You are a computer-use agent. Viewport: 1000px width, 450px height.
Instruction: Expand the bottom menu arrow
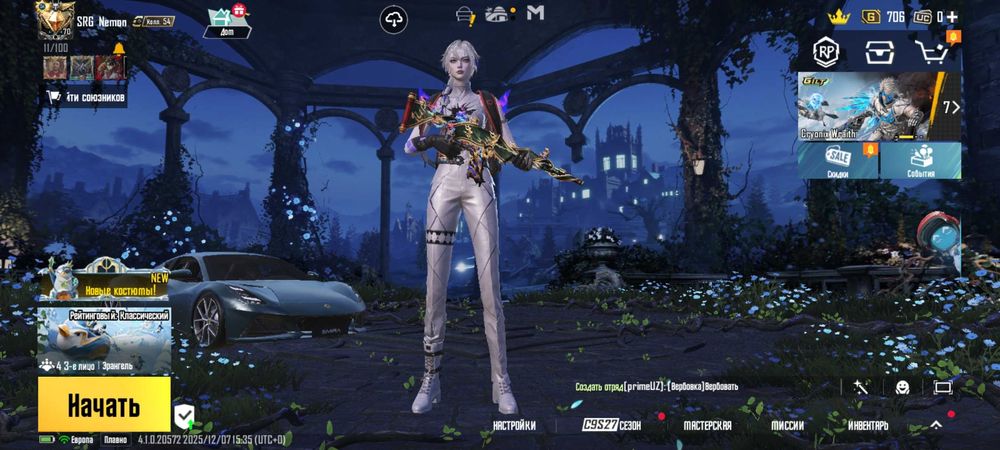coord(936,424)
